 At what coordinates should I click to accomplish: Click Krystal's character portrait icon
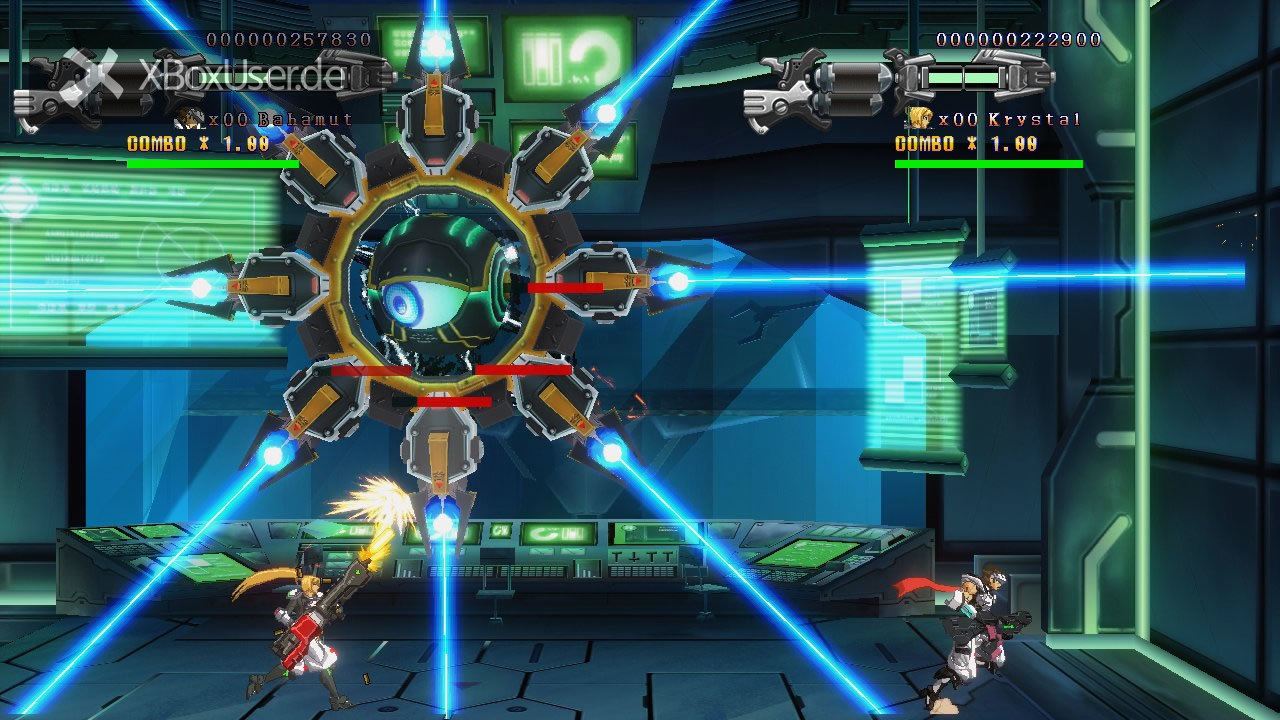(x=920, y=119)
